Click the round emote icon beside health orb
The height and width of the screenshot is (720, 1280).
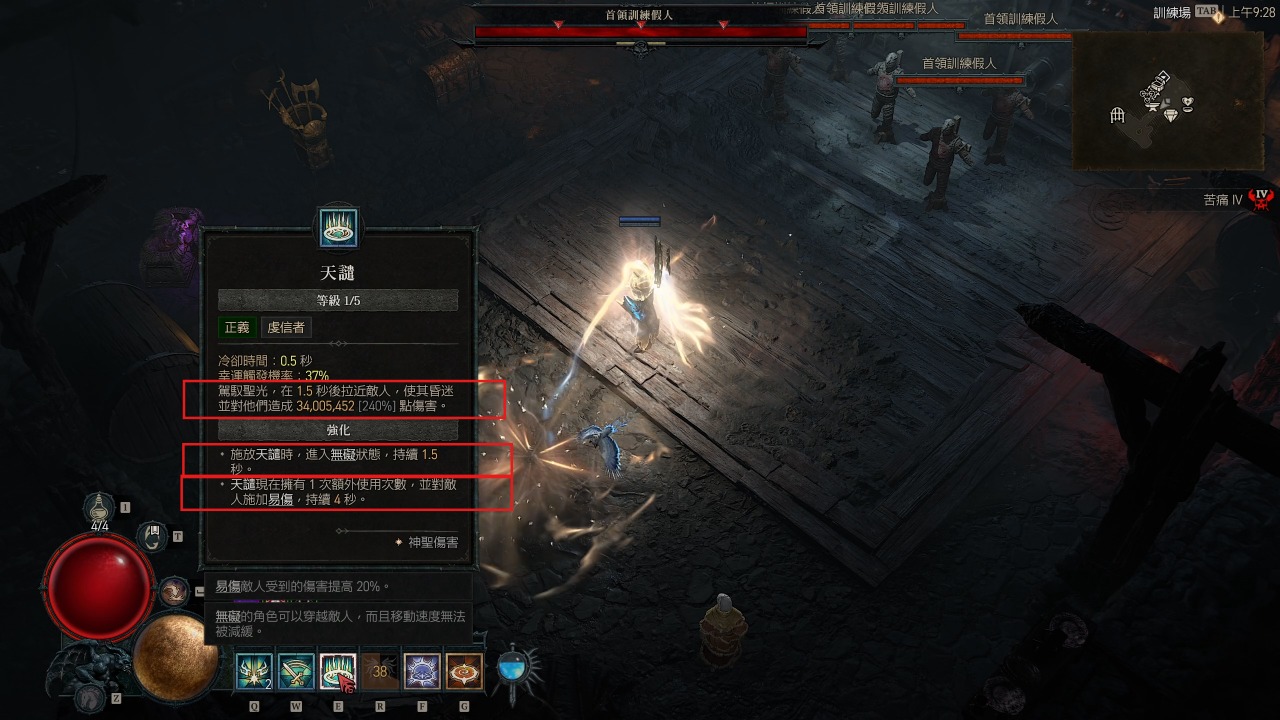pyautogui.click(x=173, y=591)
